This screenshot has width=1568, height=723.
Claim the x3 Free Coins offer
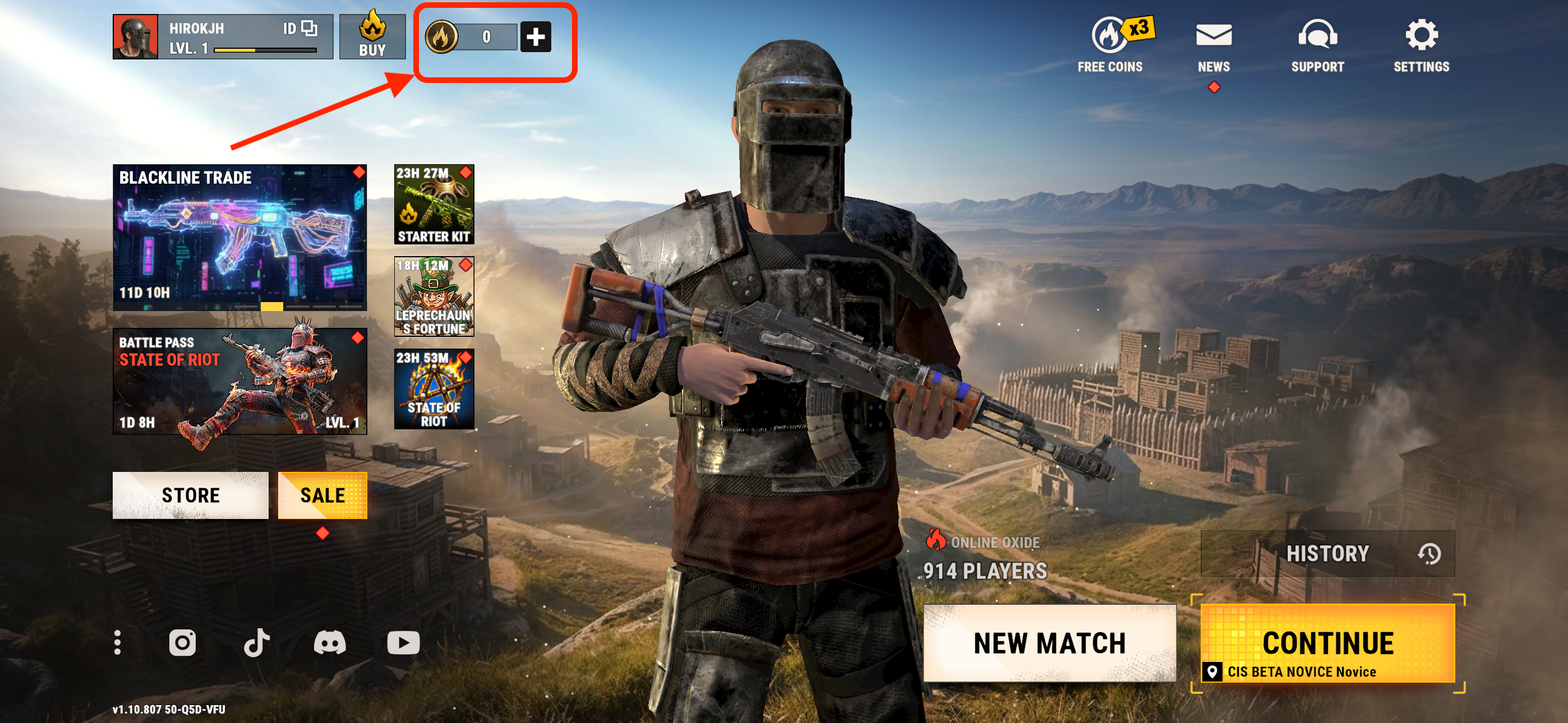(x=1110, y=44)
